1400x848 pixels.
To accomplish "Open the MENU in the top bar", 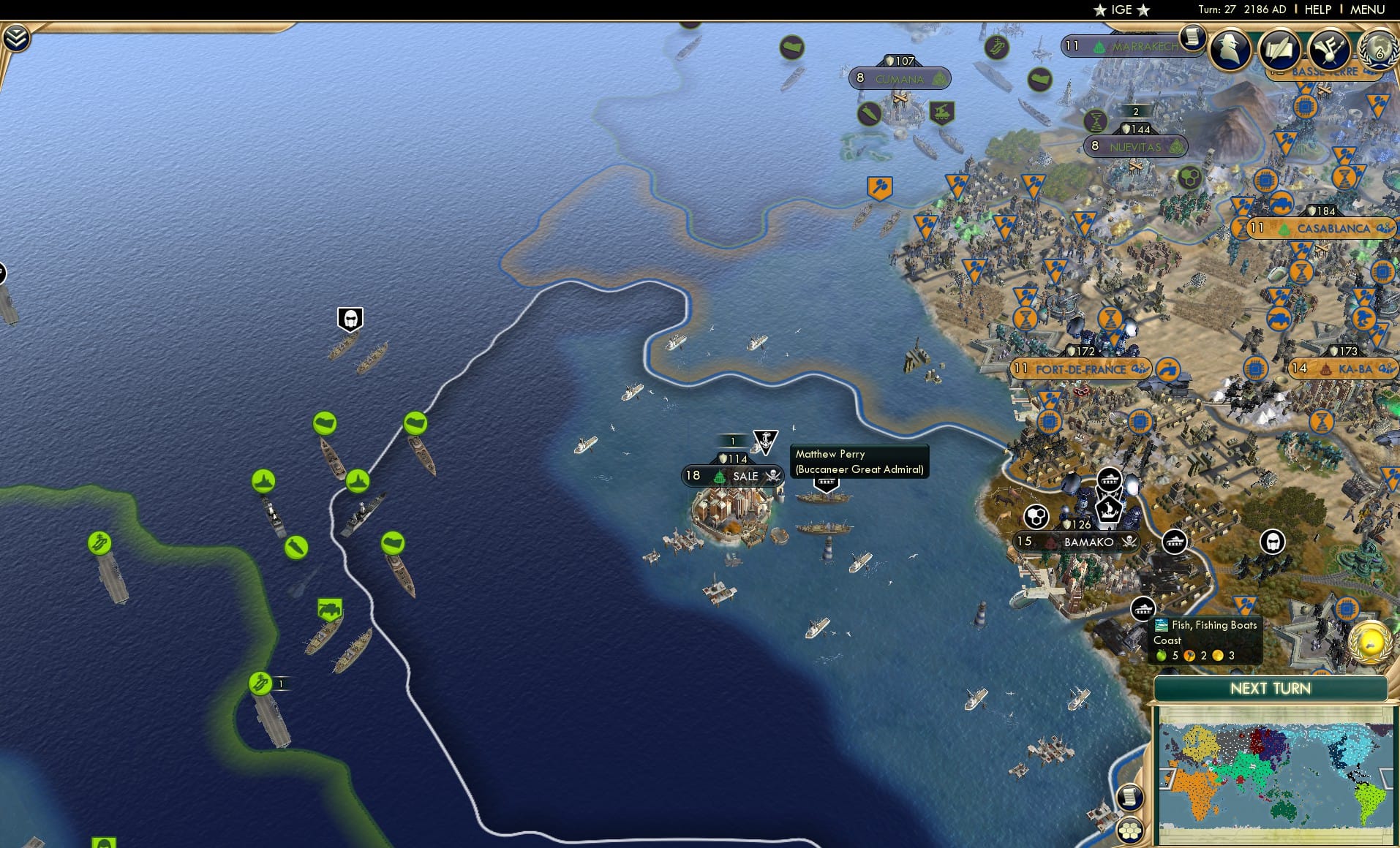I will tap(1369, 10).
